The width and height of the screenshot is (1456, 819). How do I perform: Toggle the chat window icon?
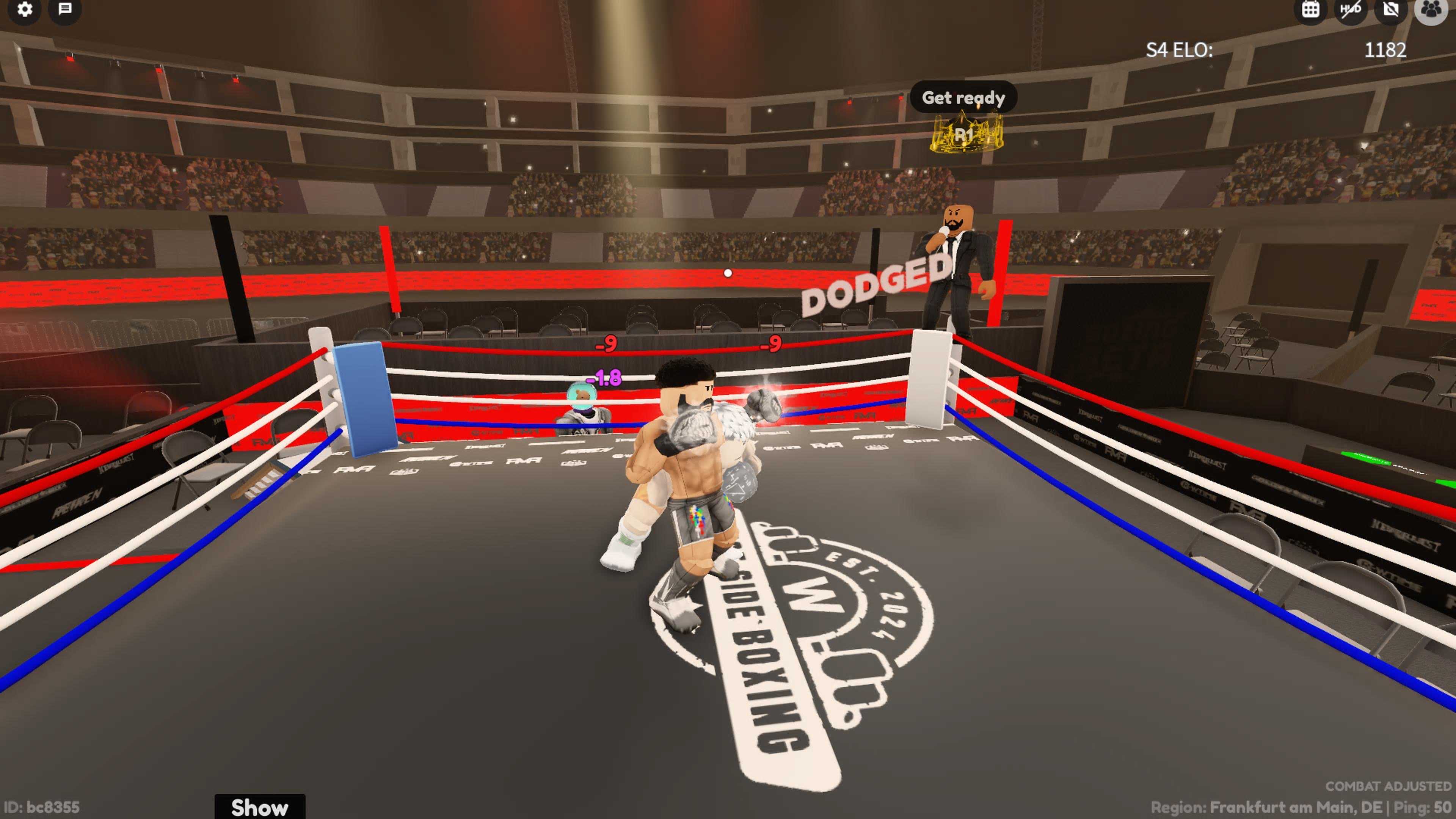[66, 9]
